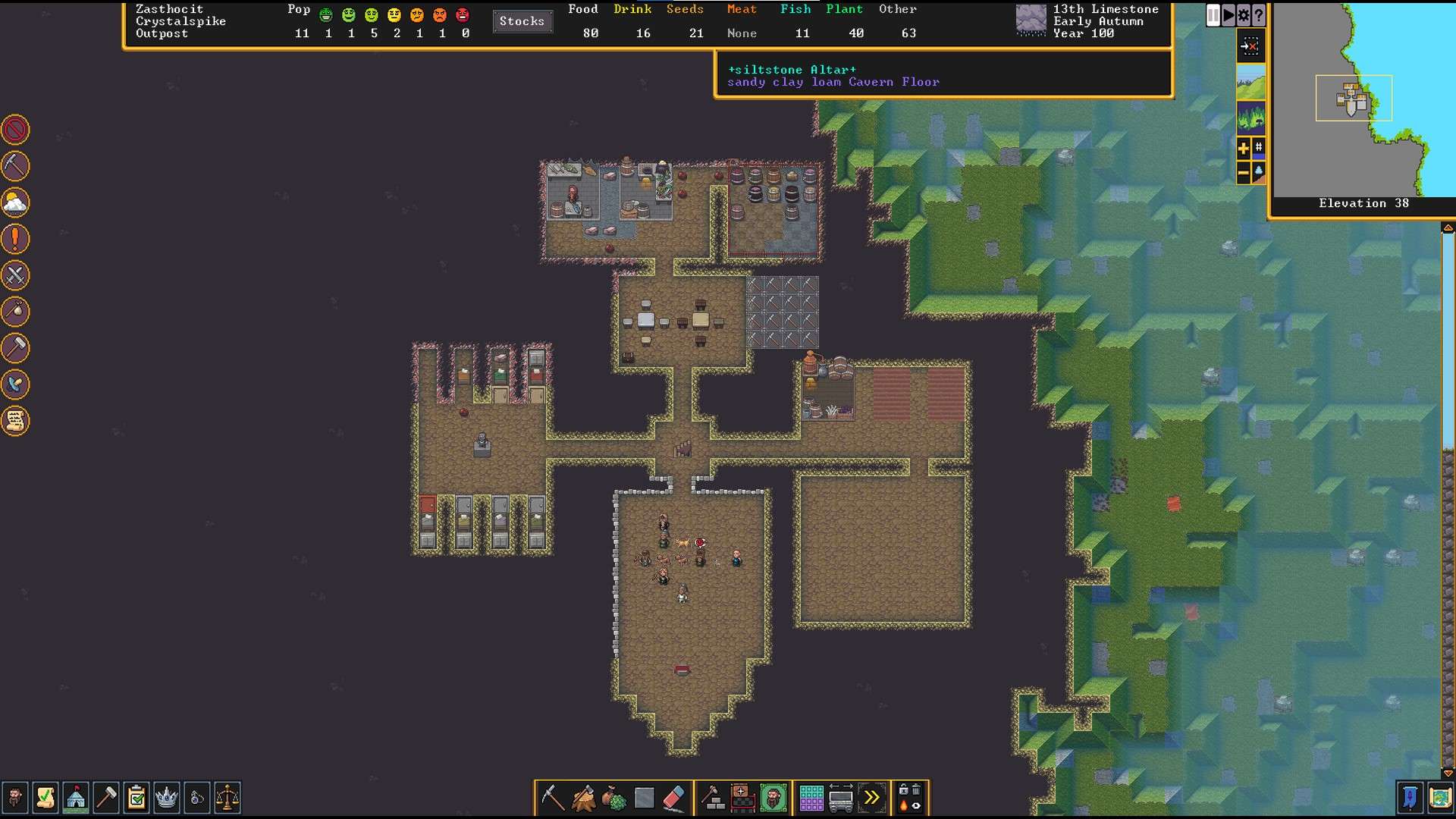Click the Stocks button
Image resolution: width=1456 pixels, height=819 pixels.
(x=522, y=21)
